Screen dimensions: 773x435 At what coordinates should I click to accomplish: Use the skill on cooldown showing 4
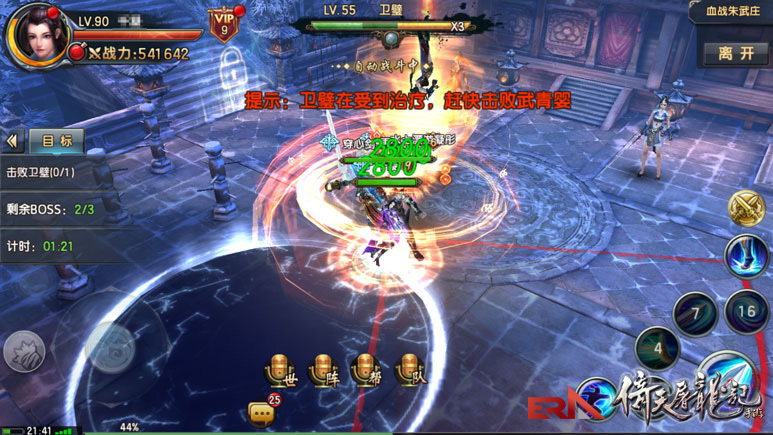(657, 349)
